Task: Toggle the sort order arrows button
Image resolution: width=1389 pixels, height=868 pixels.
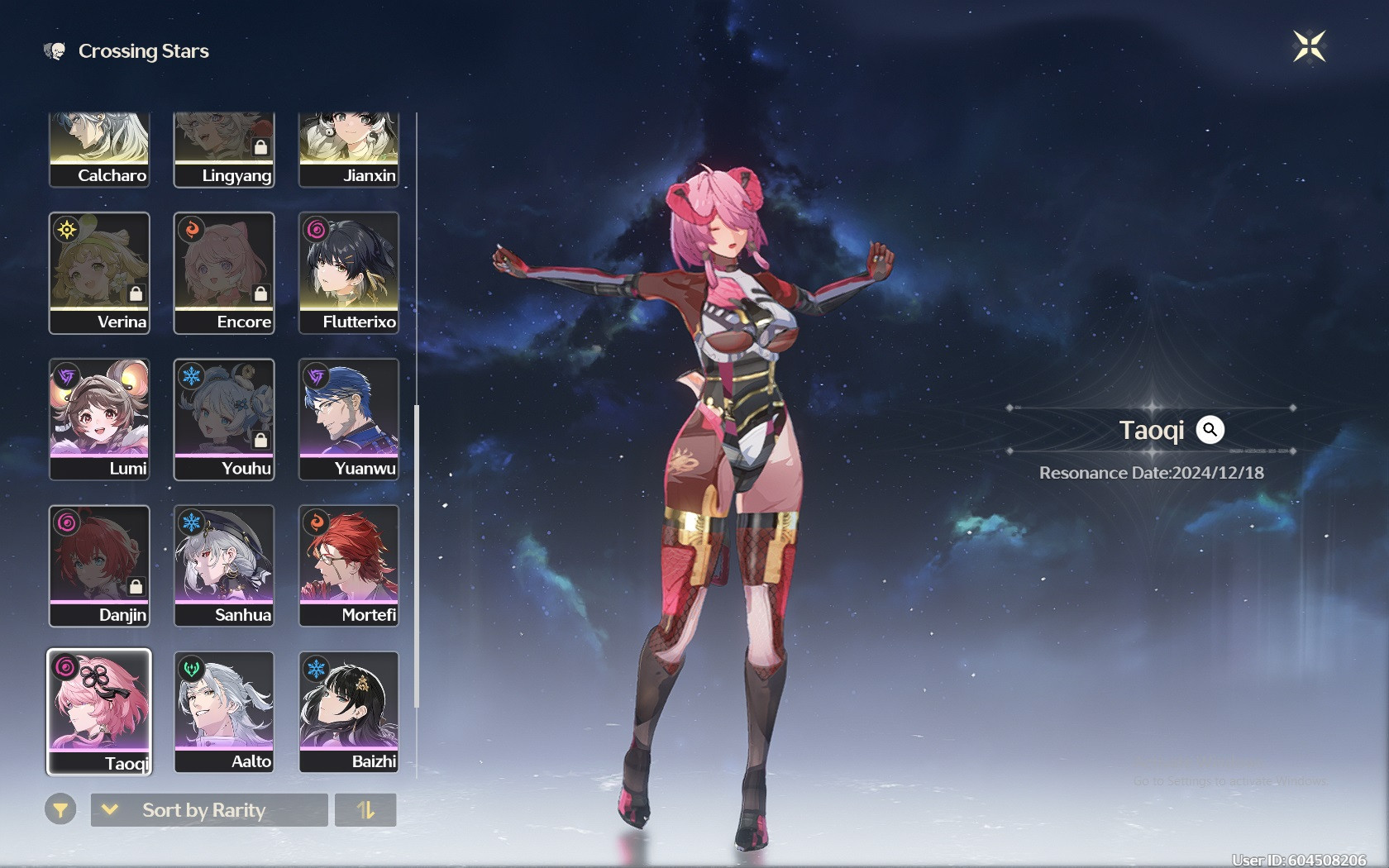Action: [x=365, y=810]
